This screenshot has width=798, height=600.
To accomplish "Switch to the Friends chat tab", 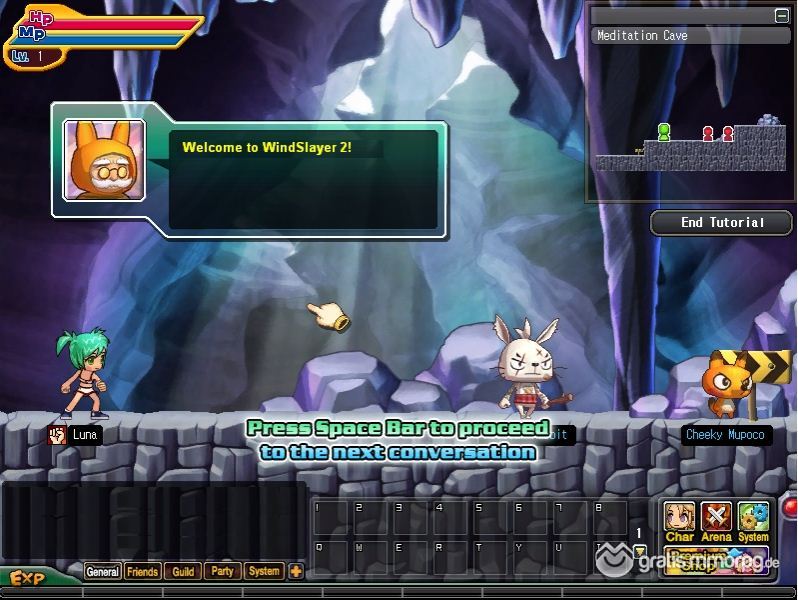I will tap(142, 572).
